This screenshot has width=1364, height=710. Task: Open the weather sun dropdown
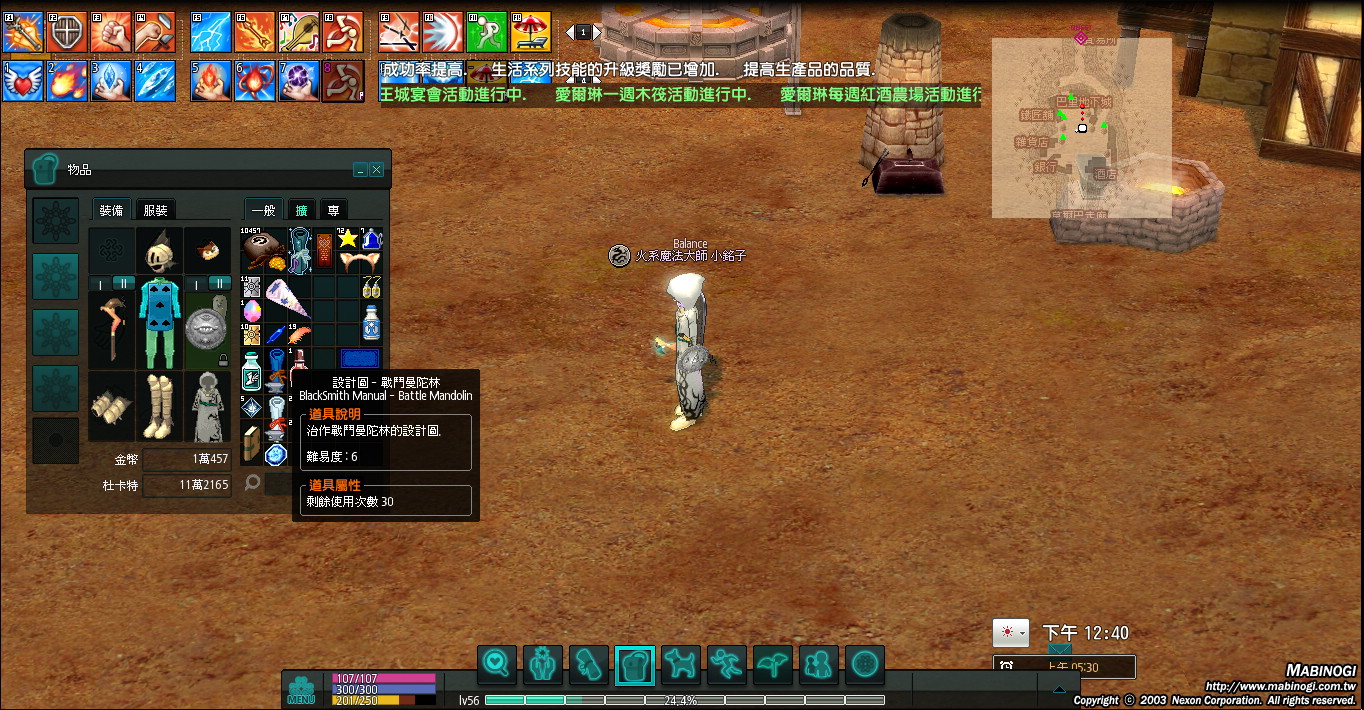[1011, 633]
